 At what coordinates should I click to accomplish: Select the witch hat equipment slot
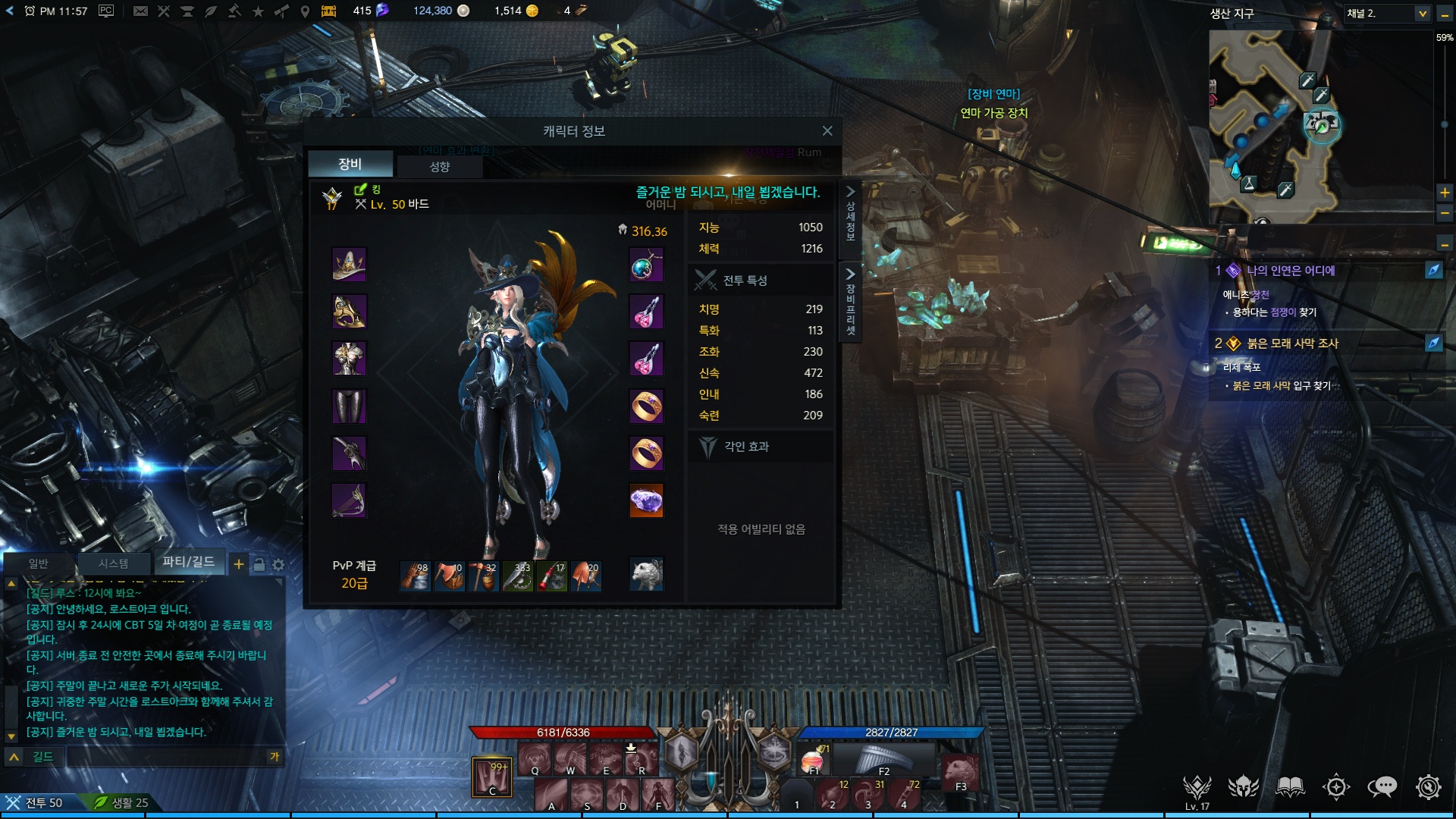tap(349, 265)
